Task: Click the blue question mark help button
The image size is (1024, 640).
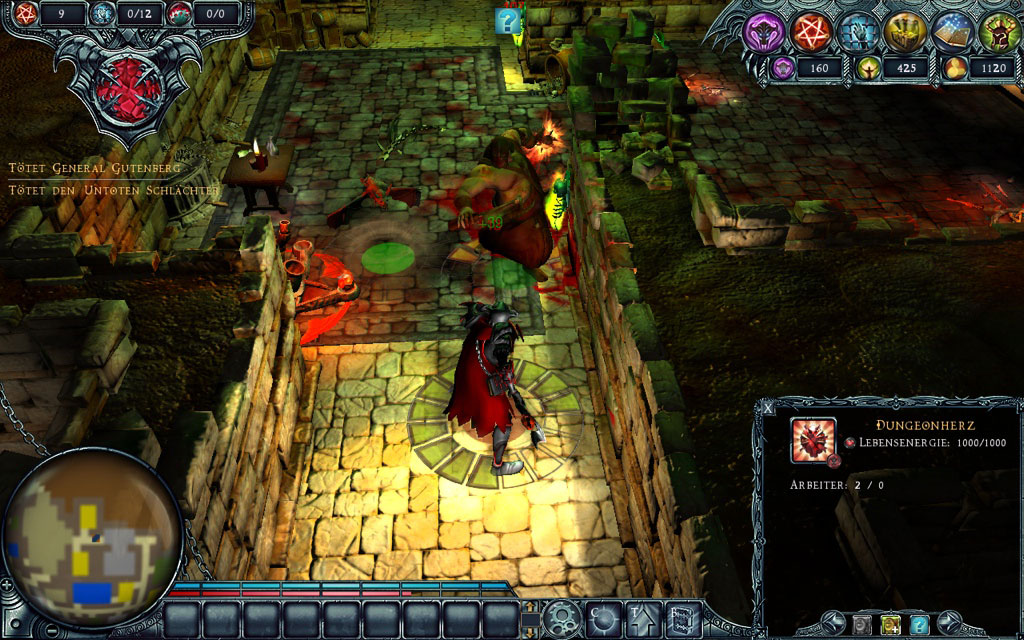Action: pos(919,625)
